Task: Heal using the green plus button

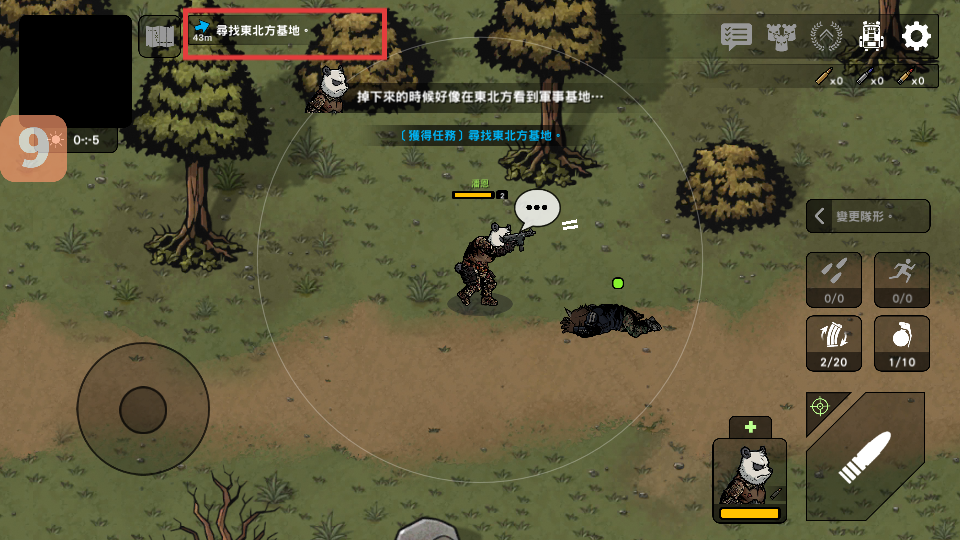Action: (x=750, y=426)
